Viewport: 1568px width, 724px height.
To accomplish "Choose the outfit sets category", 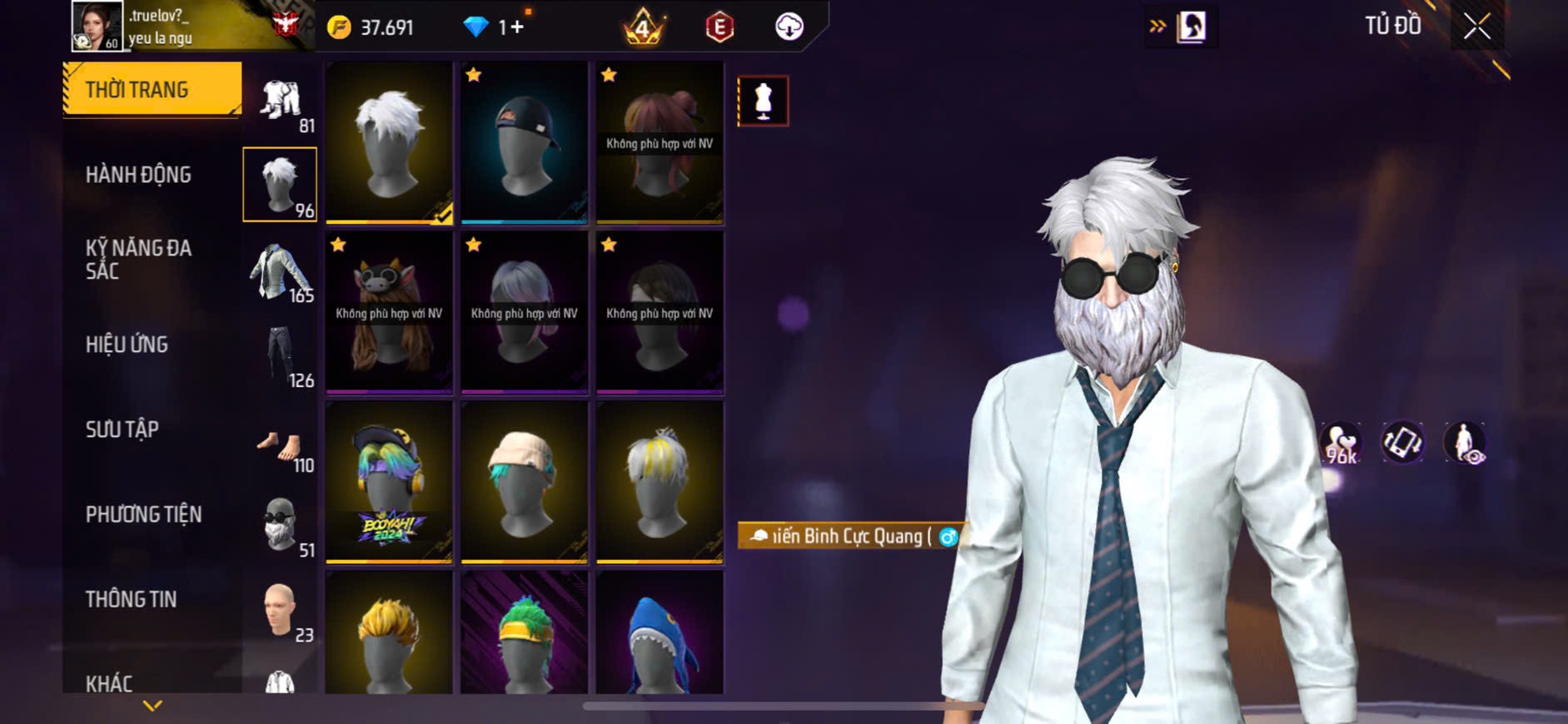I will [x=280, y=102].
